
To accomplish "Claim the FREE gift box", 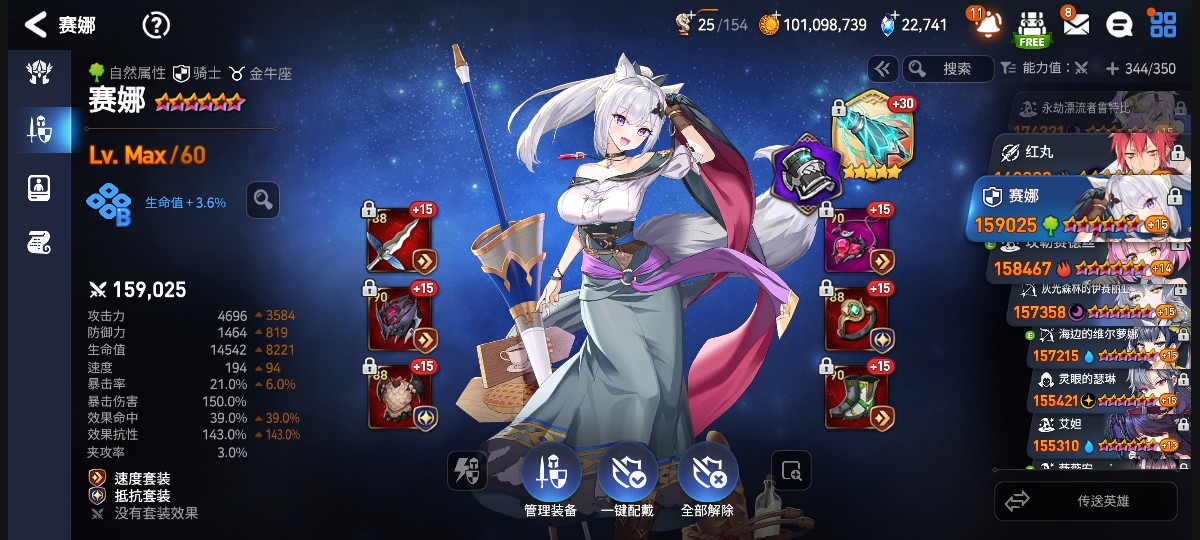I will coord(1032,27).
